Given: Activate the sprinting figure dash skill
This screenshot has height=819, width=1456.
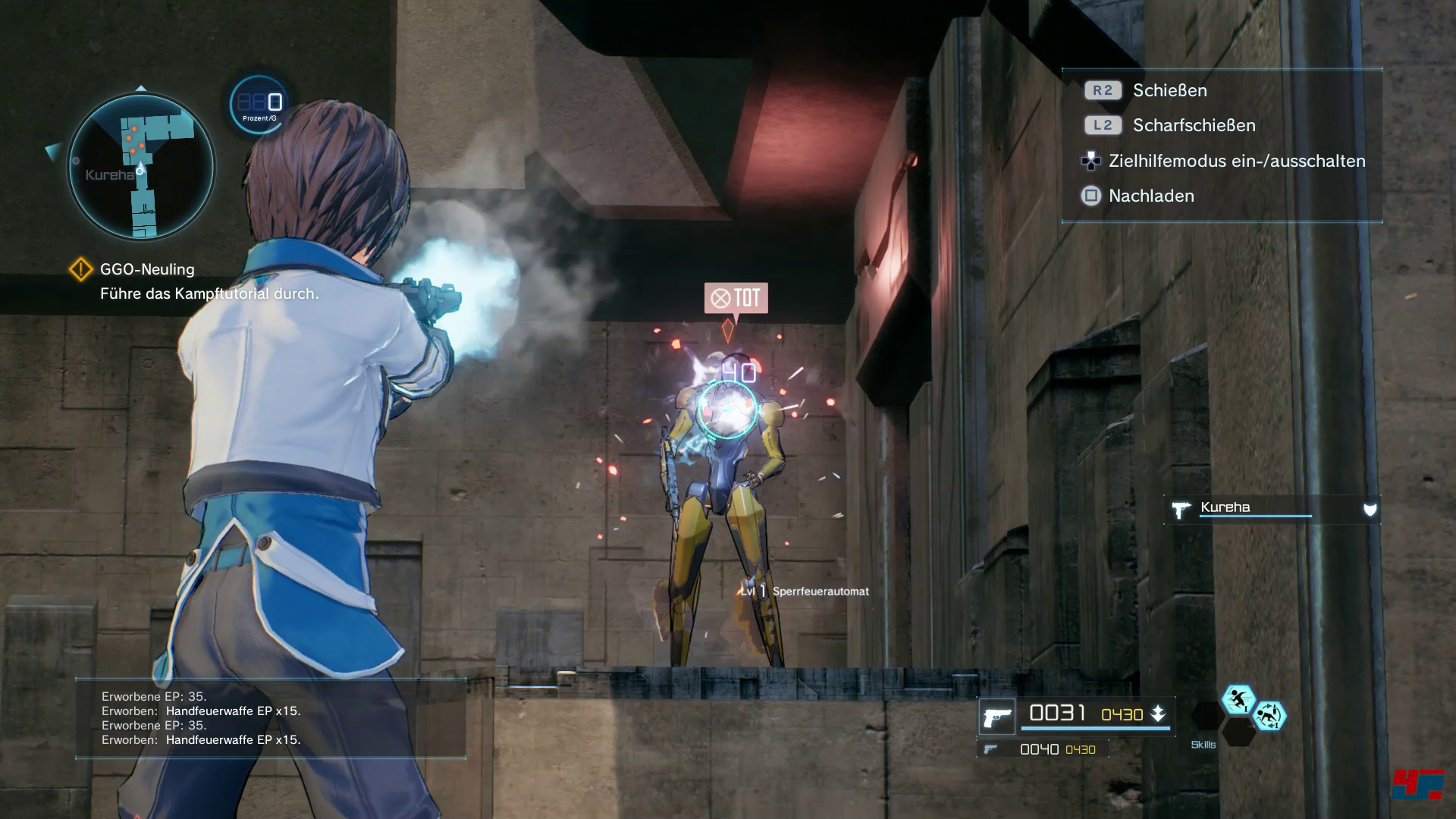Looking at the screenshot, I should pos(1238,699).
